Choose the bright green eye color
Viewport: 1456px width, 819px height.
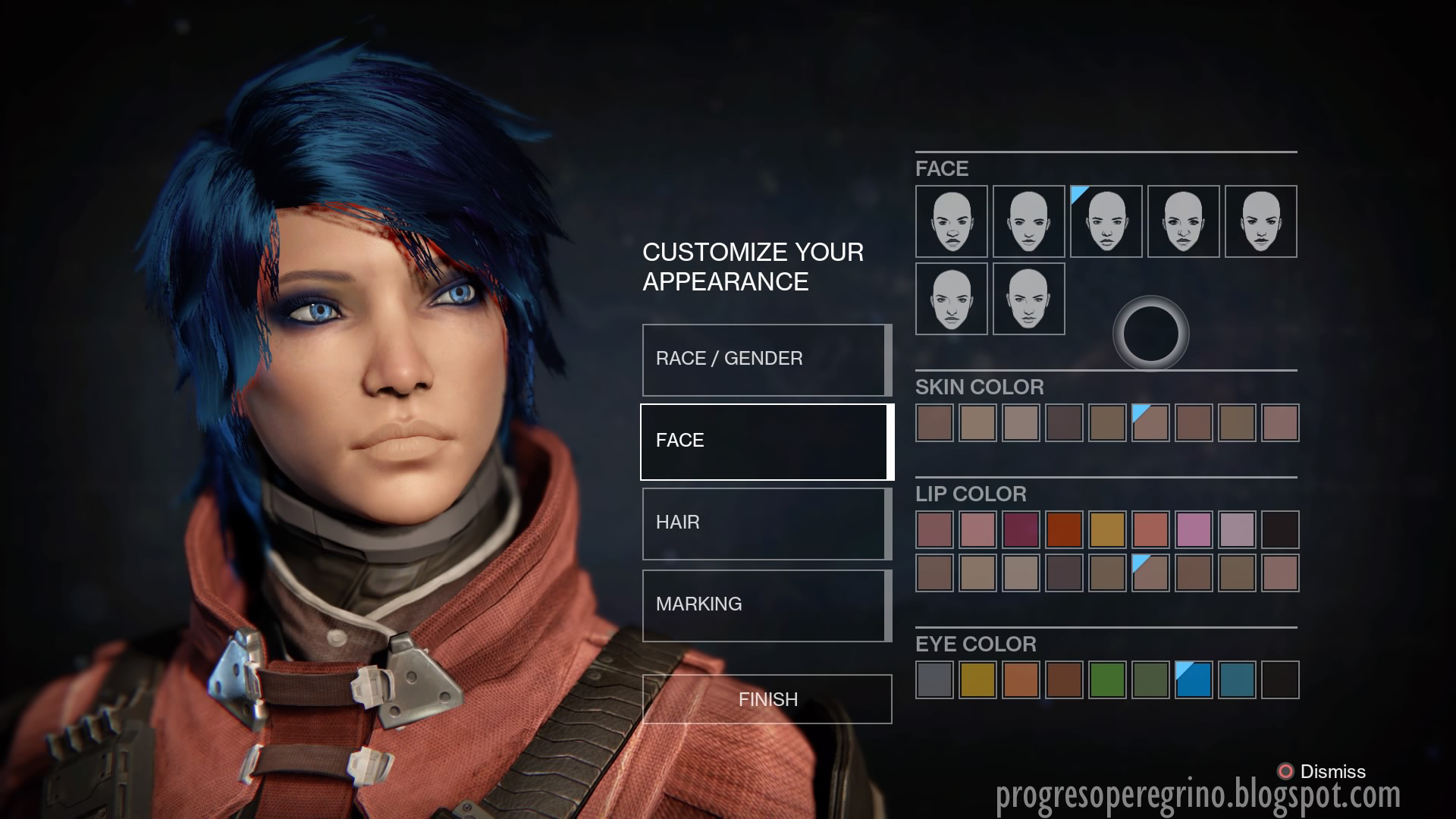point(1107,680)
